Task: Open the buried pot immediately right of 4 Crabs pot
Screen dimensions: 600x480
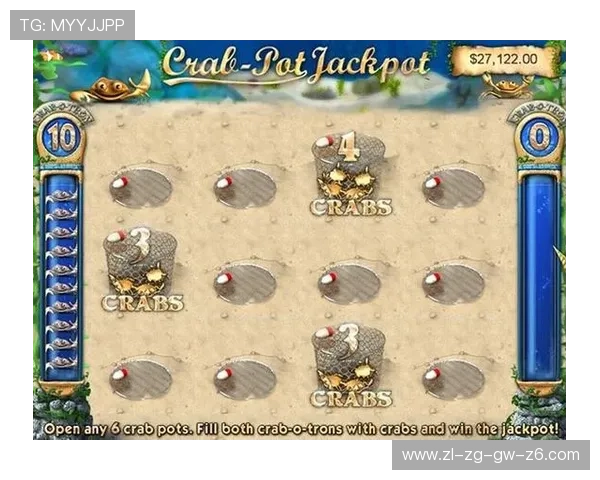Action: pyautogui.click(x=454, y=187)
